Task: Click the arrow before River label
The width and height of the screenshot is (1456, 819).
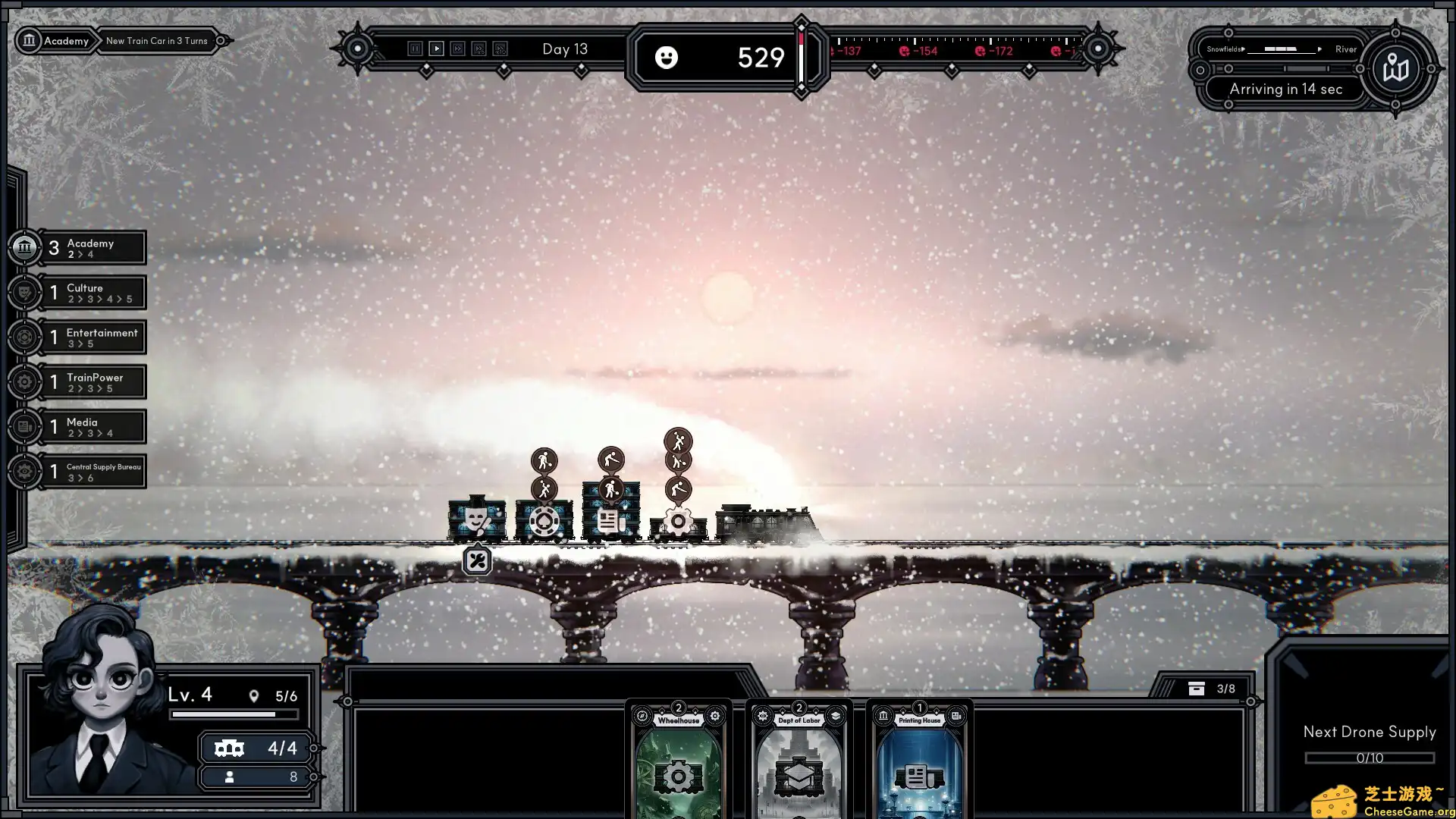Action: coord(1319,49)
